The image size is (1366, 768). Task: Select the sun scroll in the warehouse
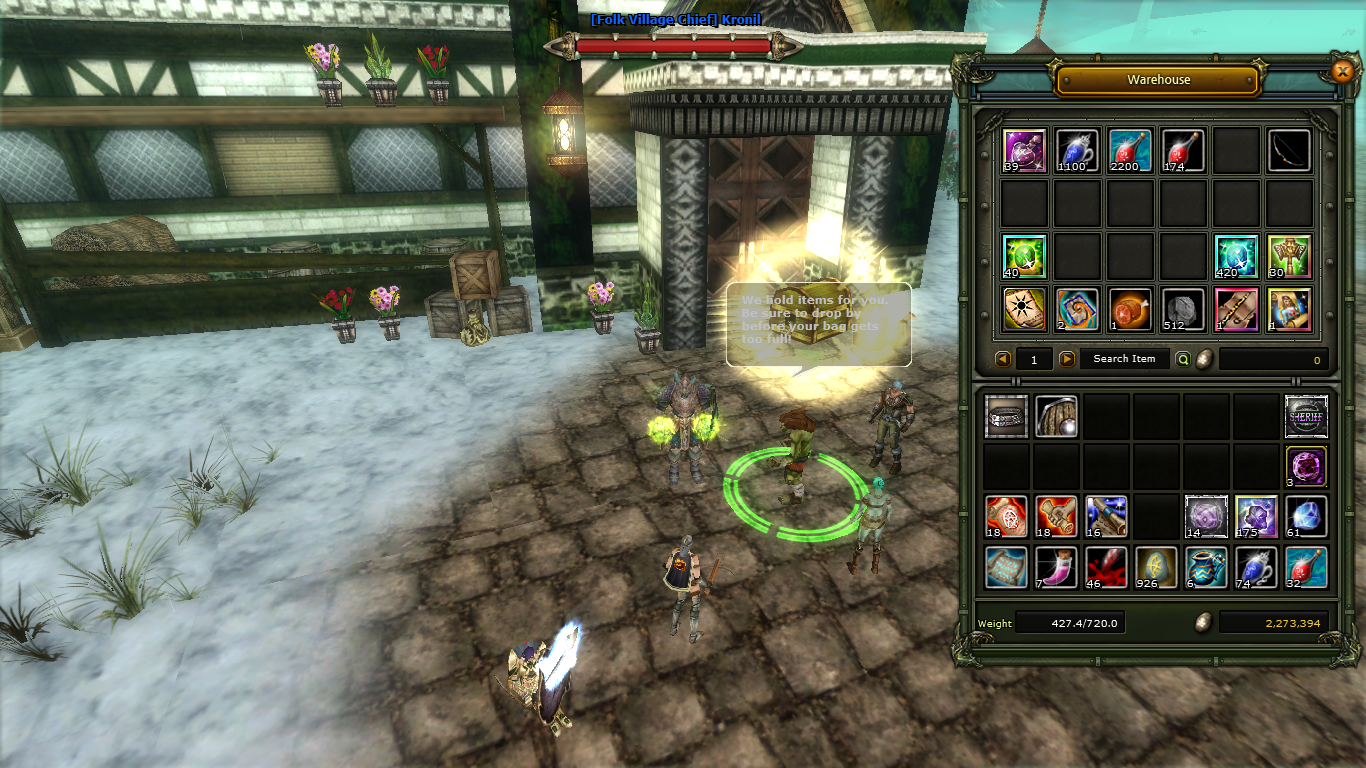[1024, 310]
